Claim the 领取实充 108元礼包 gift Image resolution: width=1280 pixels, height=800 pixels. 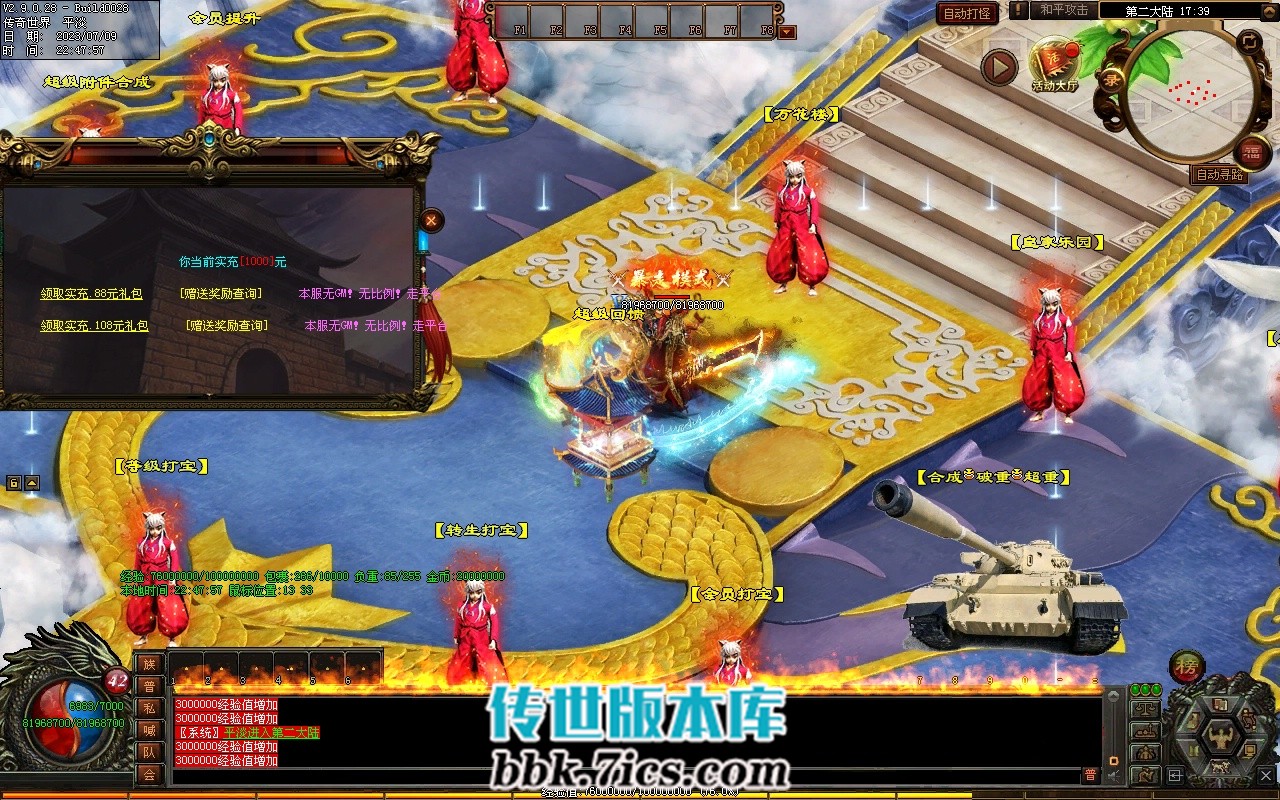point(93,325)
